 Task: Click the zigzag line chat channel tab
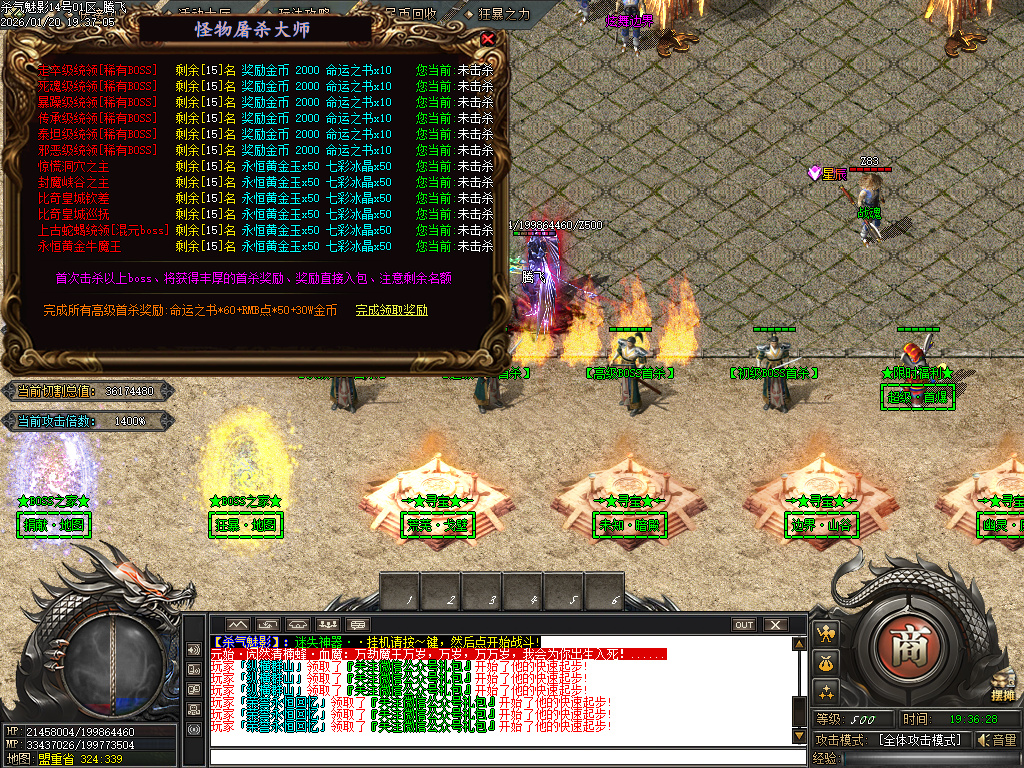point(236,625)
